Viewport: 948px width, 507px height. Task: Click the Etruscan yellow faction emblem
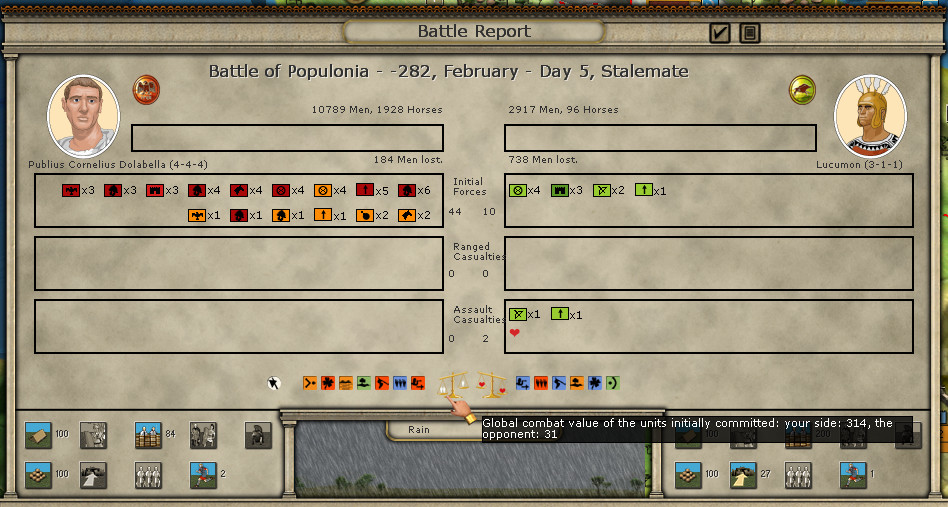click(802, 89)
